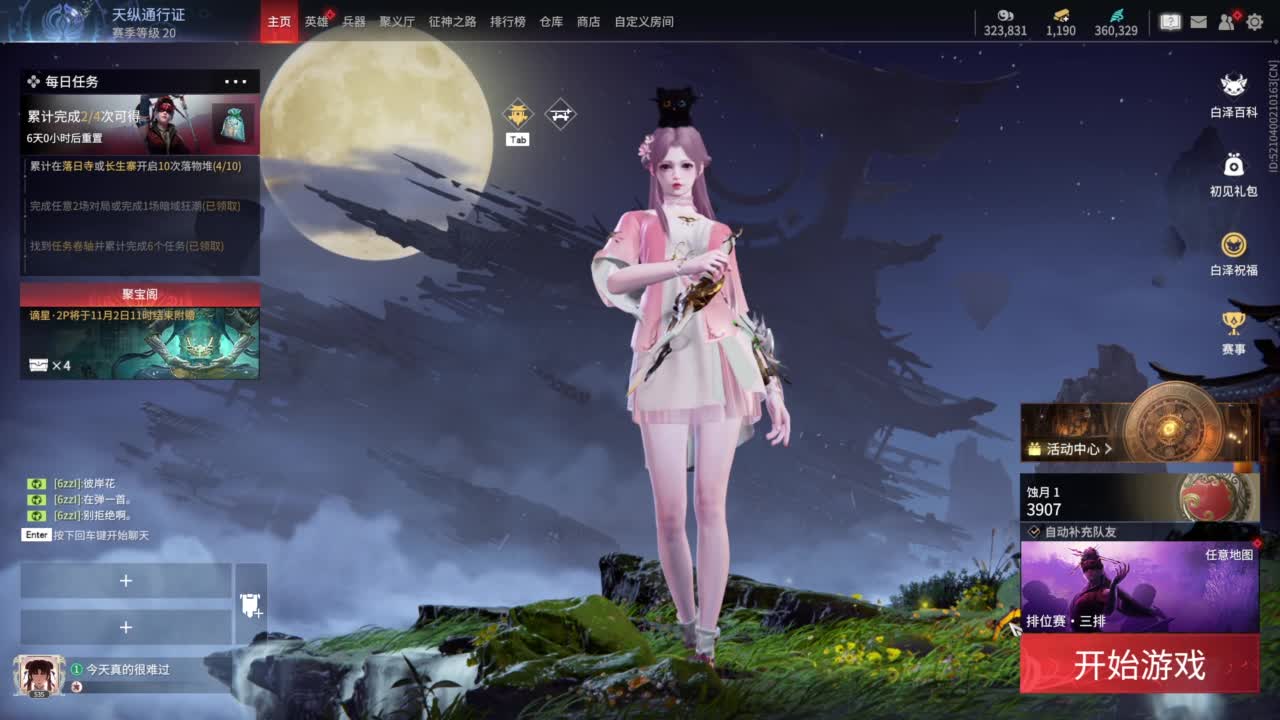
Task: Open the 每日任务 panel more-options menu
Action: pyautogui.click(x=236, y=81)
